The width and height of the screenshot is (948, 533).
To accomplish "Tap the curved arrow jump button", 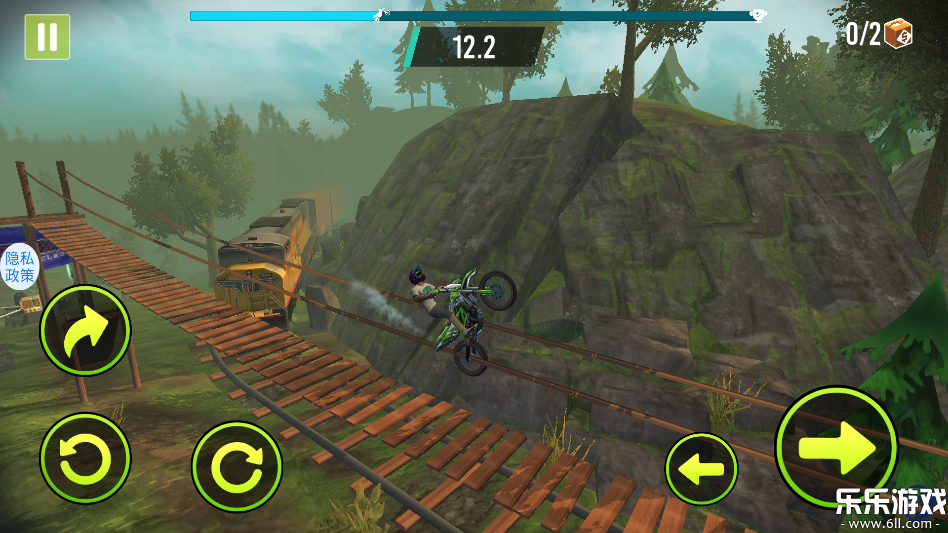I will (85, 331).
